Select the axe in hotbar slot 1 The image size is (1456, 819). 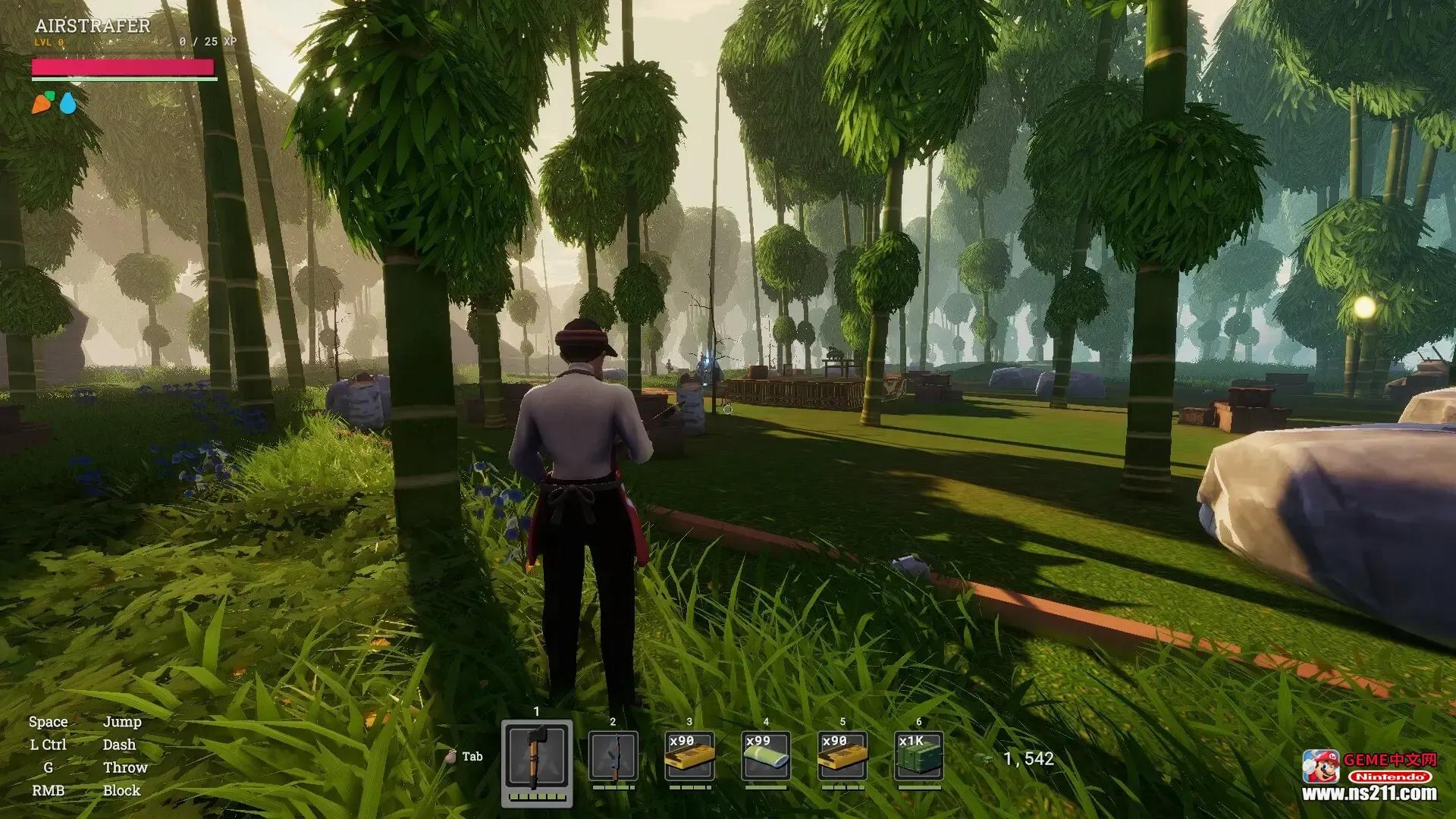pos(537,756)
